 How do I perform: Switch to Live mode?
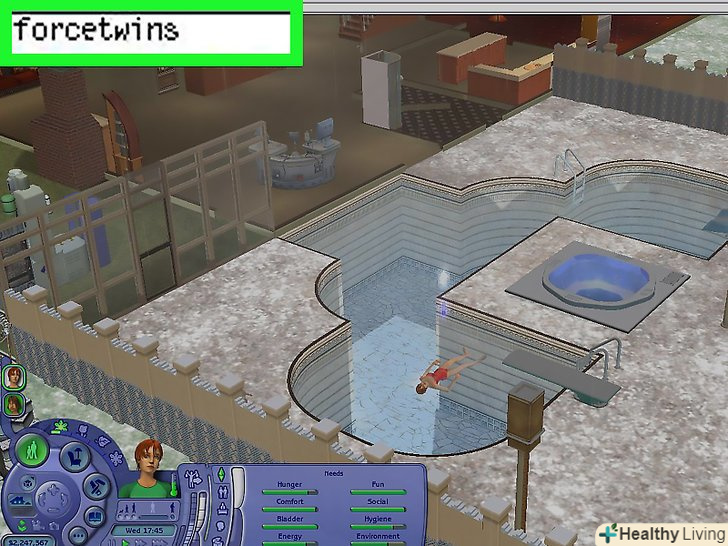[x=30, y=448]
